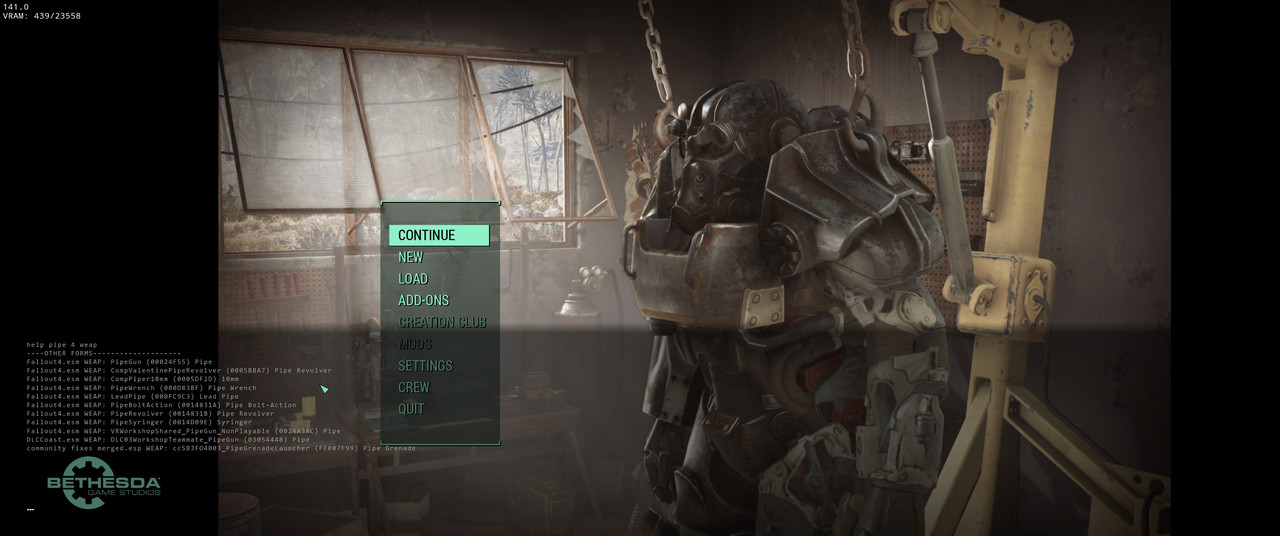Quit the game from main menu
The width and height of the screenshot is (1280, 536).
point(411,409)
